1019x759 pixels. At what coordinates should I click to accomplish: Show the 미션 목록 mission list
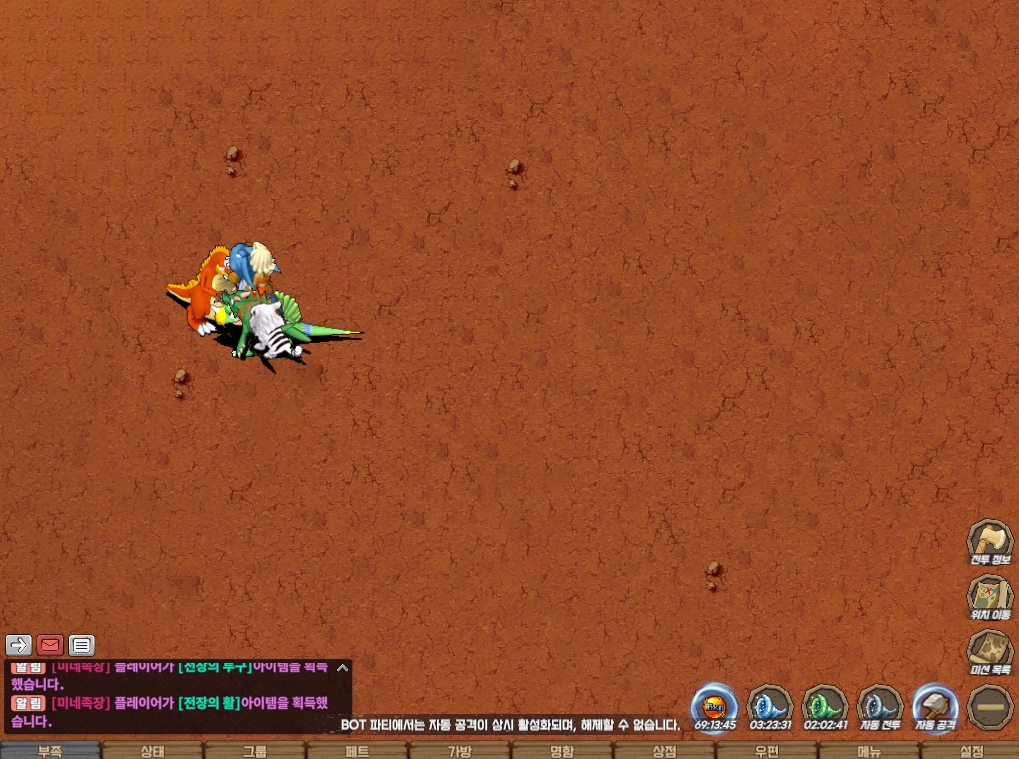990,651
